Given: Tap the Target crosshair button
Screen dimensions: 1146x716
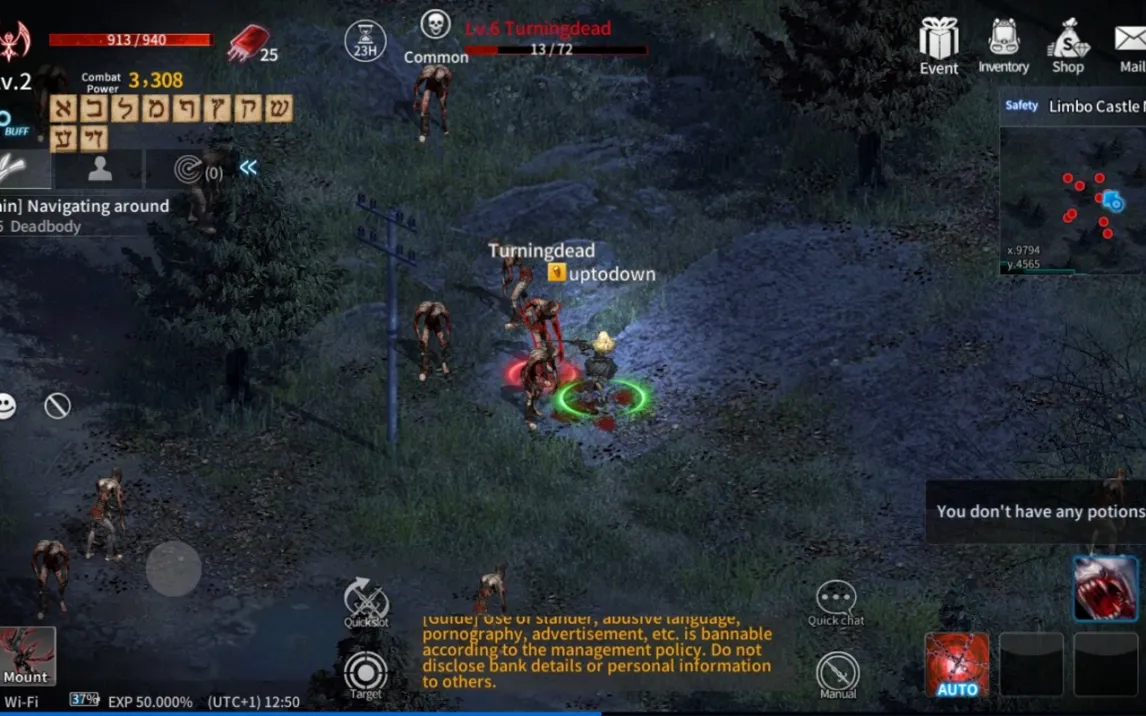Looking at the screenshot, I should (x=366, y=675).
